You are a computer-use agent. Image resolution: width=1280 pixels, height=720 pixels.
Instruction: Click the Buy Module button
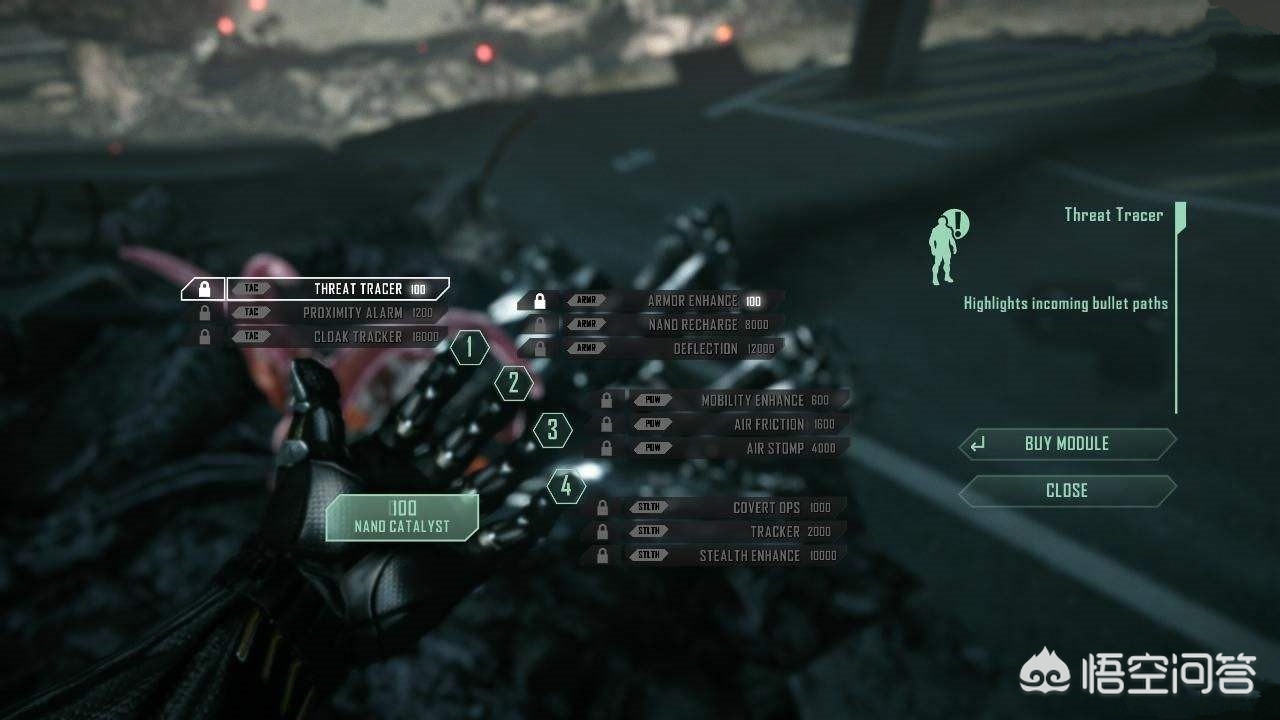(x=1067, y=444)
